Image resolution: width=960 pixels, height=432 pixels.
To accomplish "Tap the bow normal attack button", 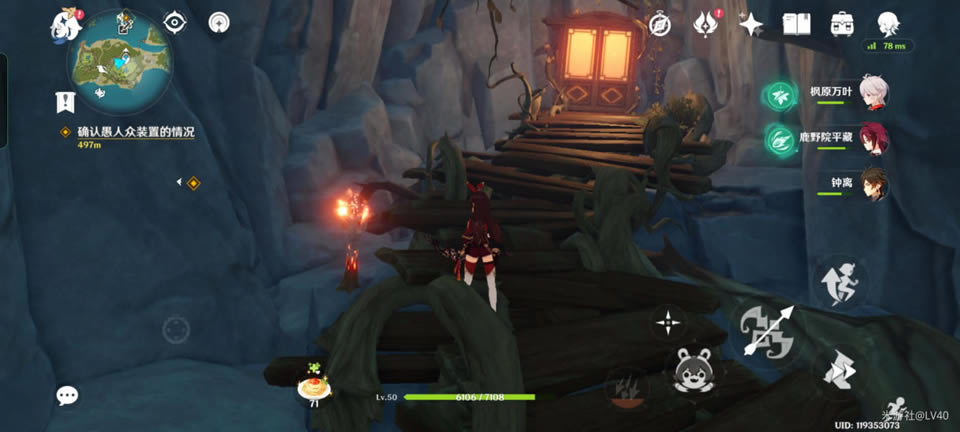I will [767, 333].
